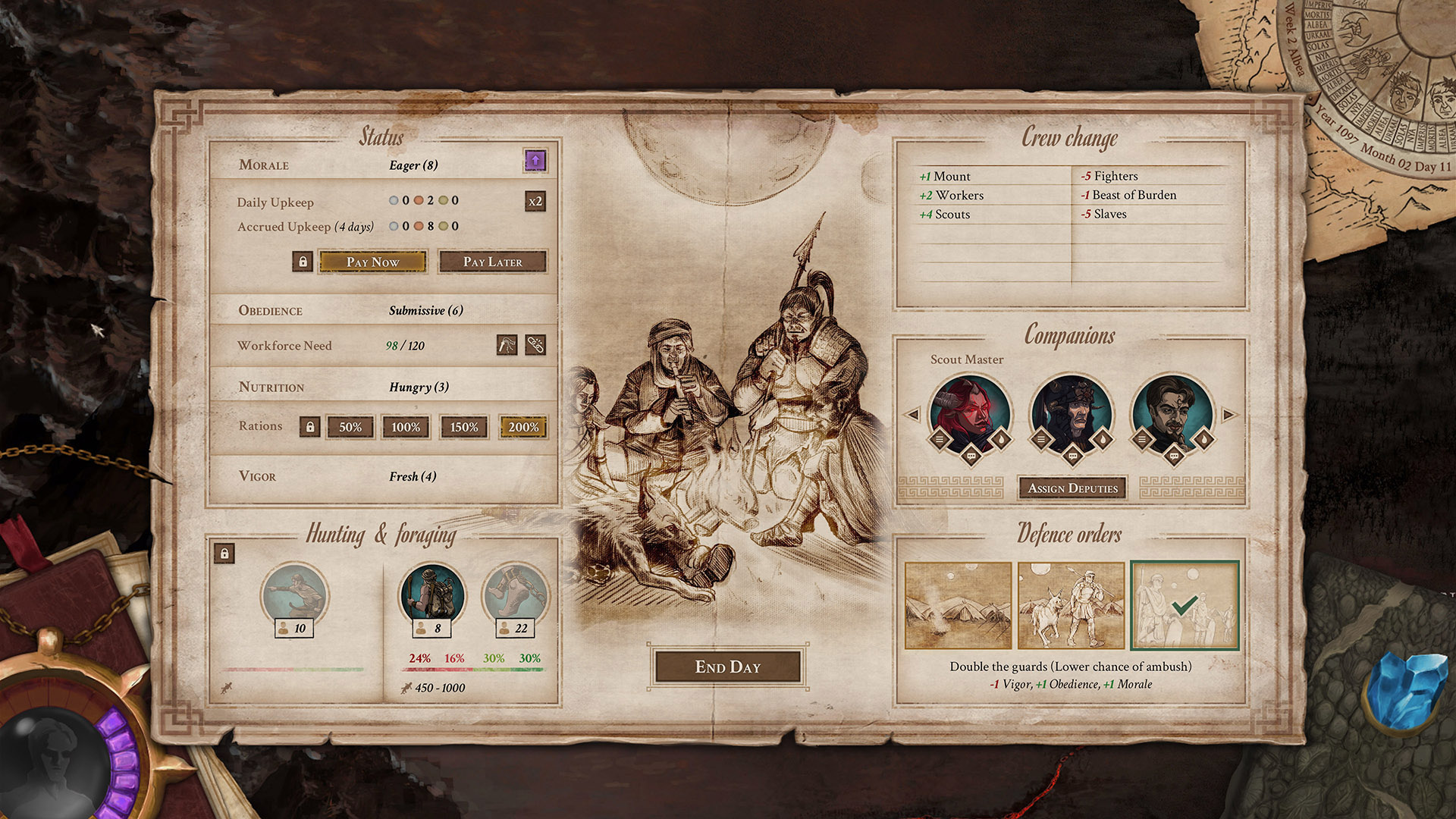Show next companions with right arrow
The width and height of the screenshot is (1456, 819).
click(x=1228, y=415)
